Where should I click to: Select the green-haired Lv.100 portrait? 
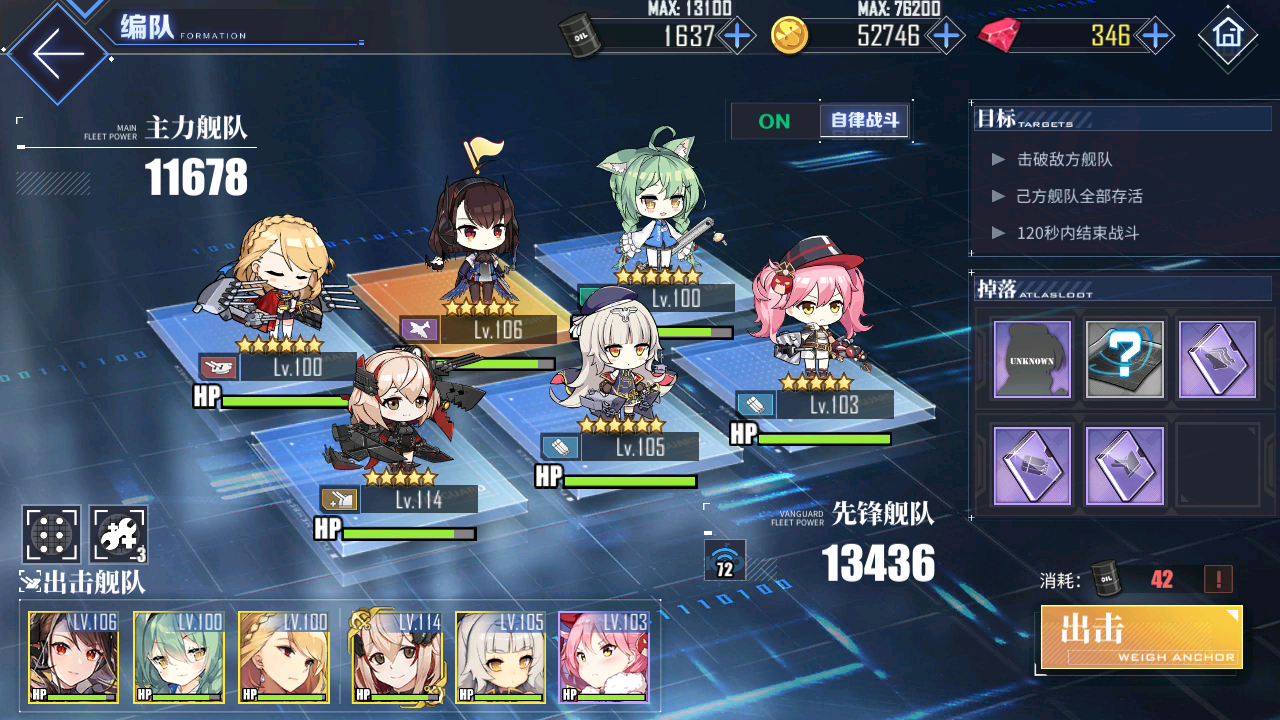point(178,657)
